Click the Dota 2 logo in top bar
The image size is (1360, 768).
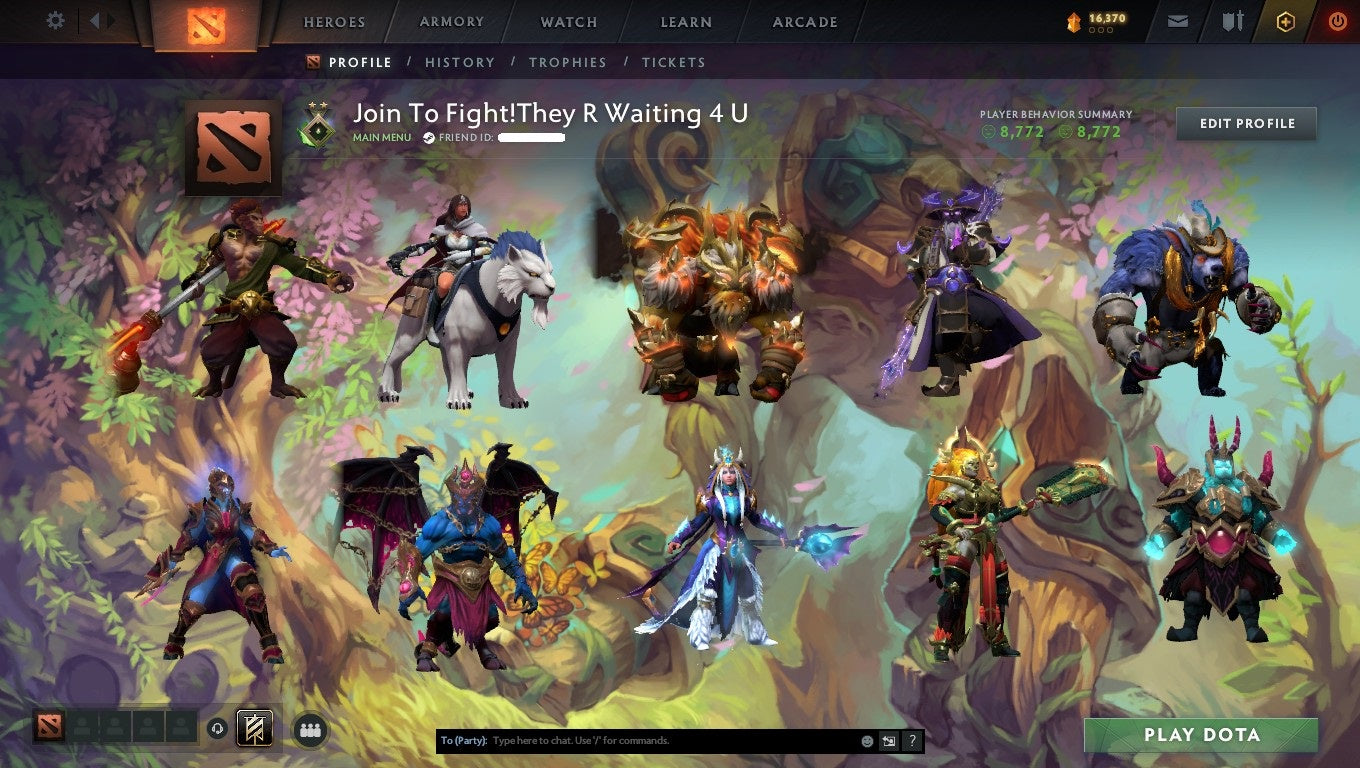pos(205,22)
